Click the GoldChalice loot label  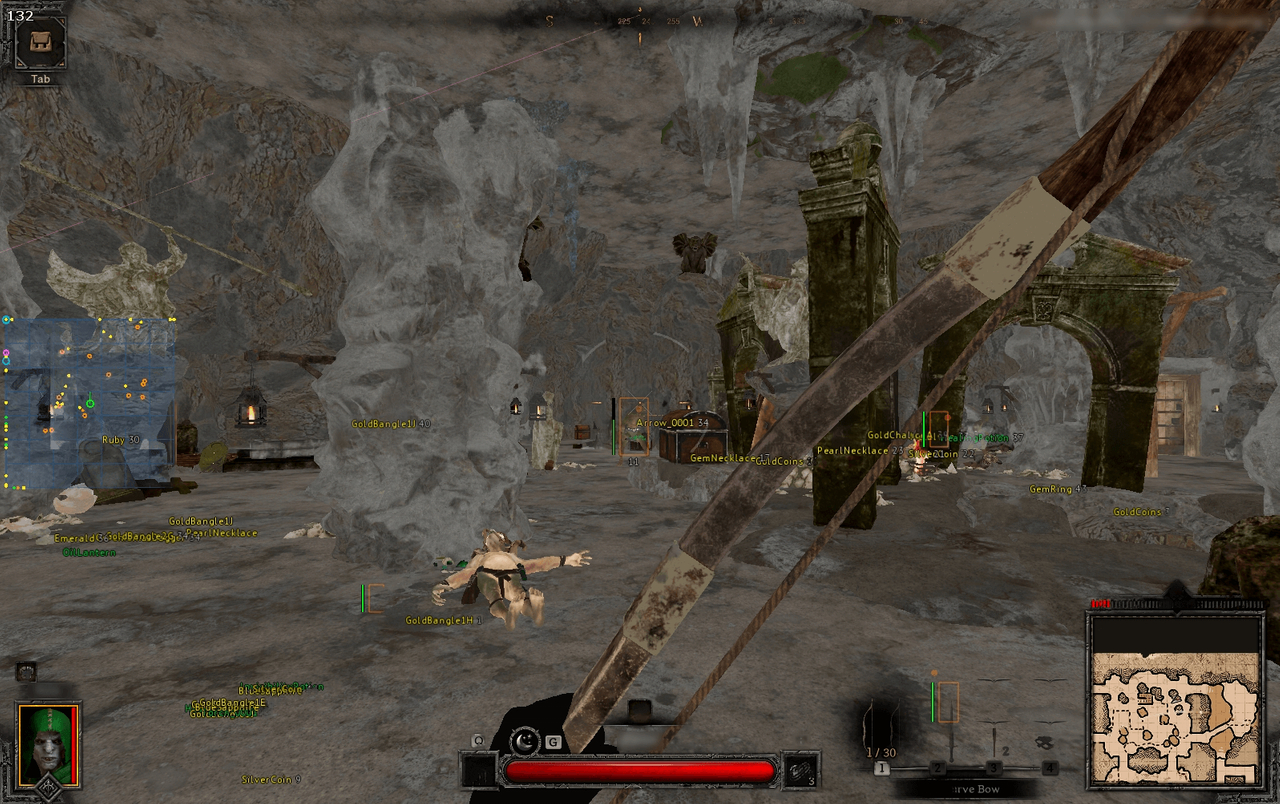pos(893,436)
